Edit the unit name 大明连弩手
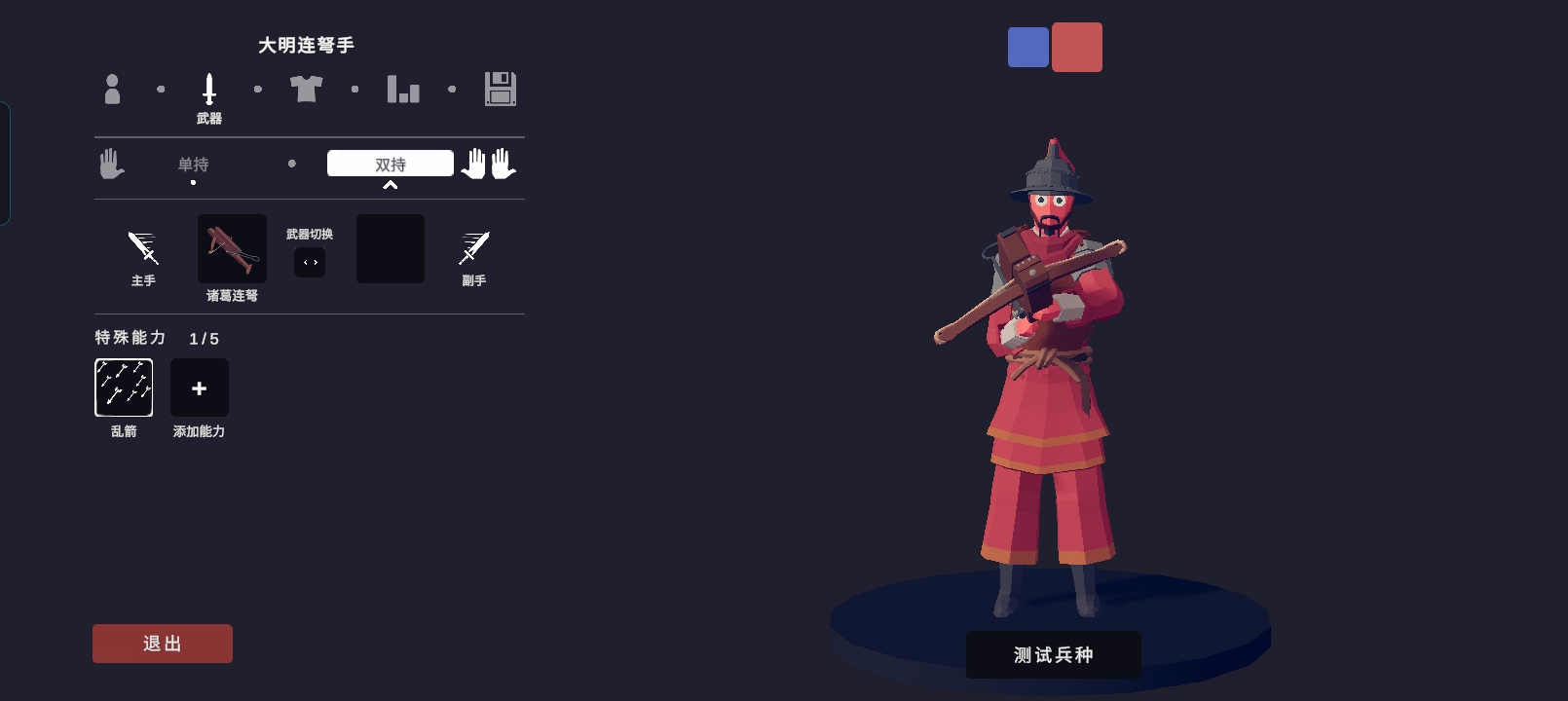 [306, 45]
